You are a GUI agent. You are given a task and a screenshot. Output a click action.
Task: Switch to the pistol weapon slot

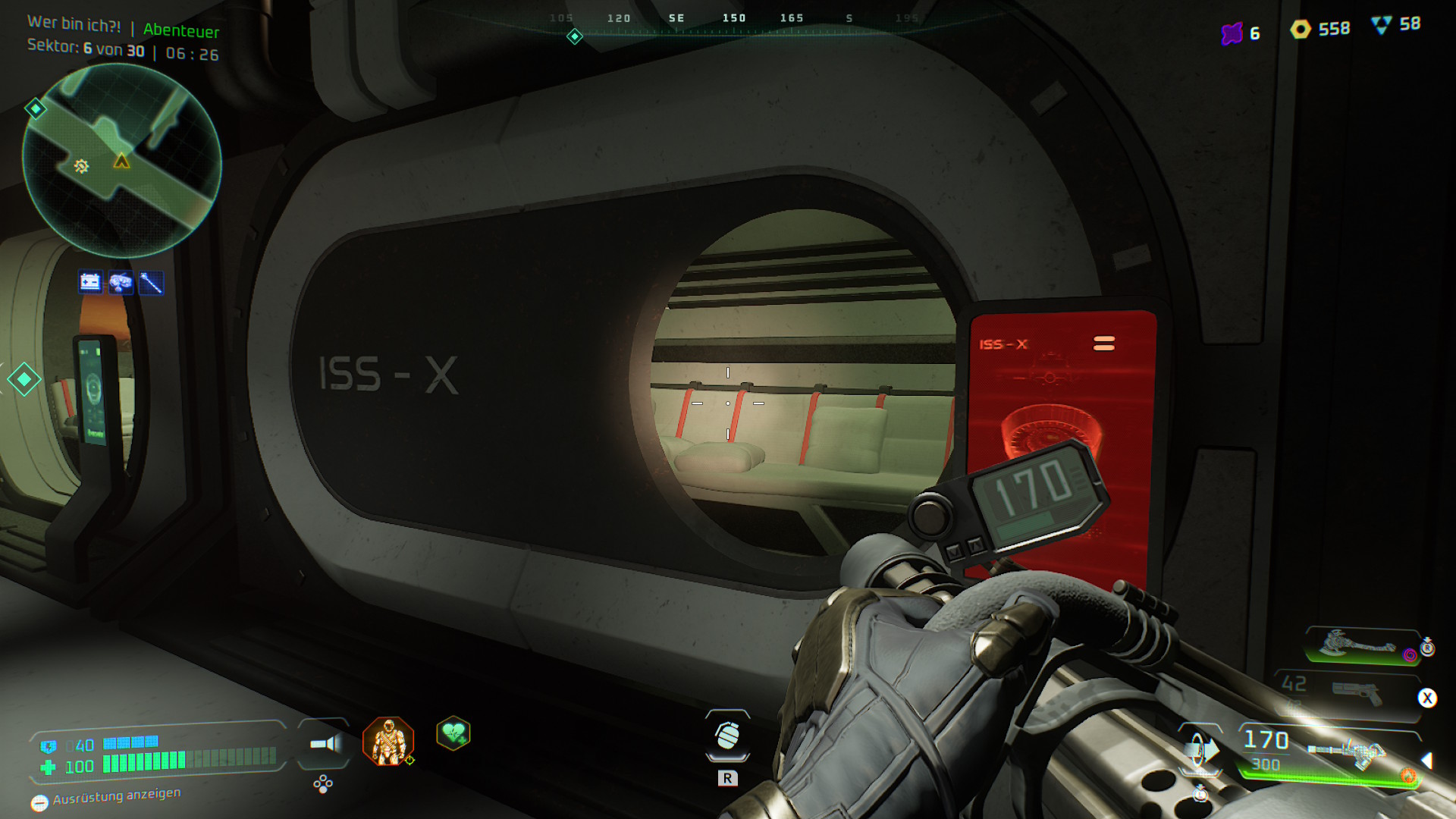click(1356, 692)
